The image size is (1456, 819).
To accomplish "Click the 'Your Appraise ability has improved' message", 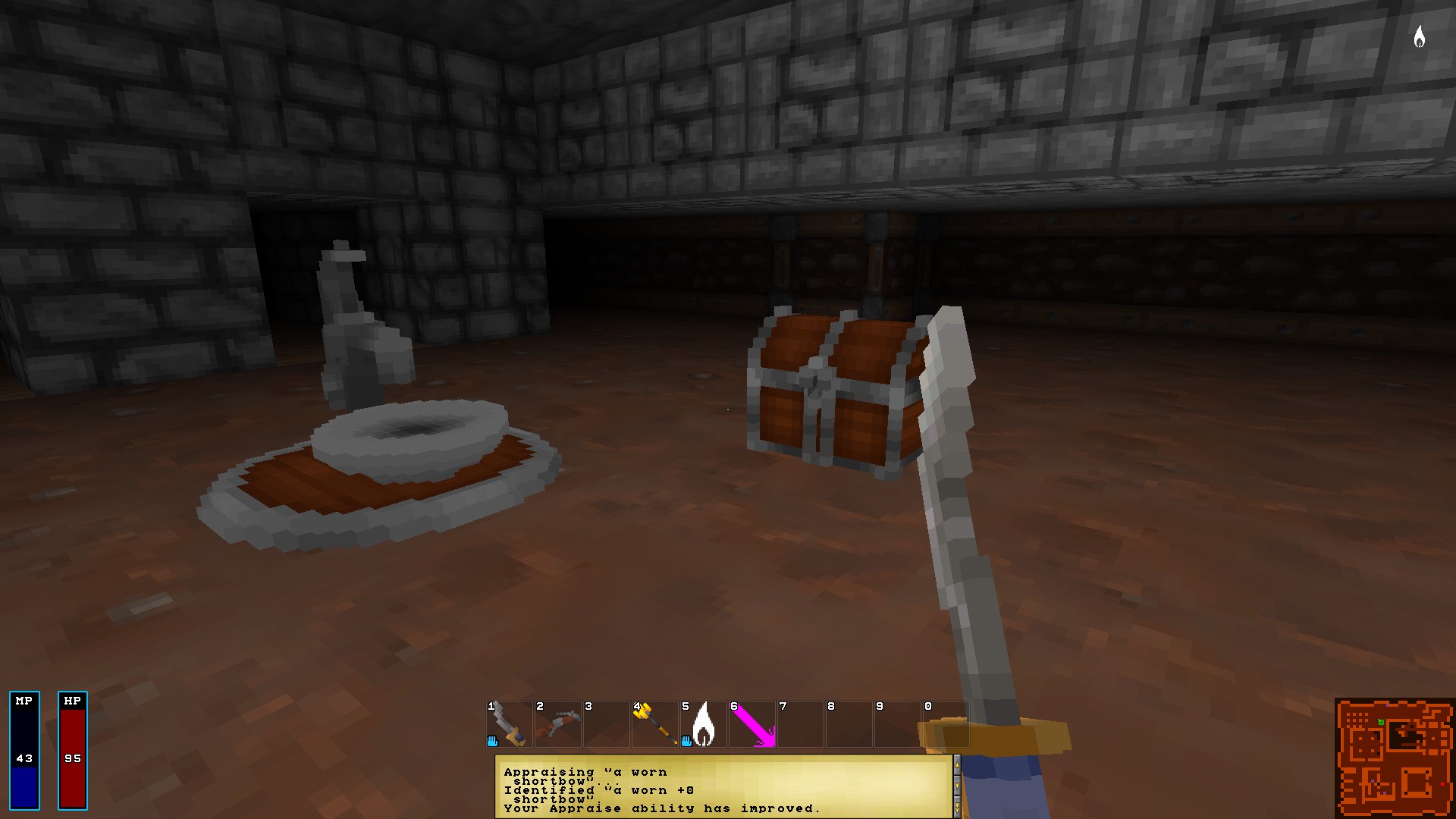I will pyautogui.click(x=662, y=809).
